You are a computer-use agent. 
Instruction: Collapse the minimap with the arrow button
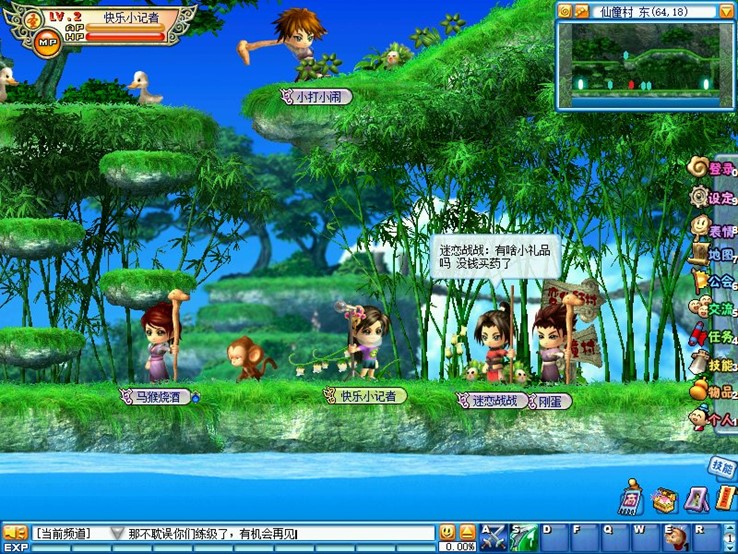pyautogui.click(x=726, y=11)
